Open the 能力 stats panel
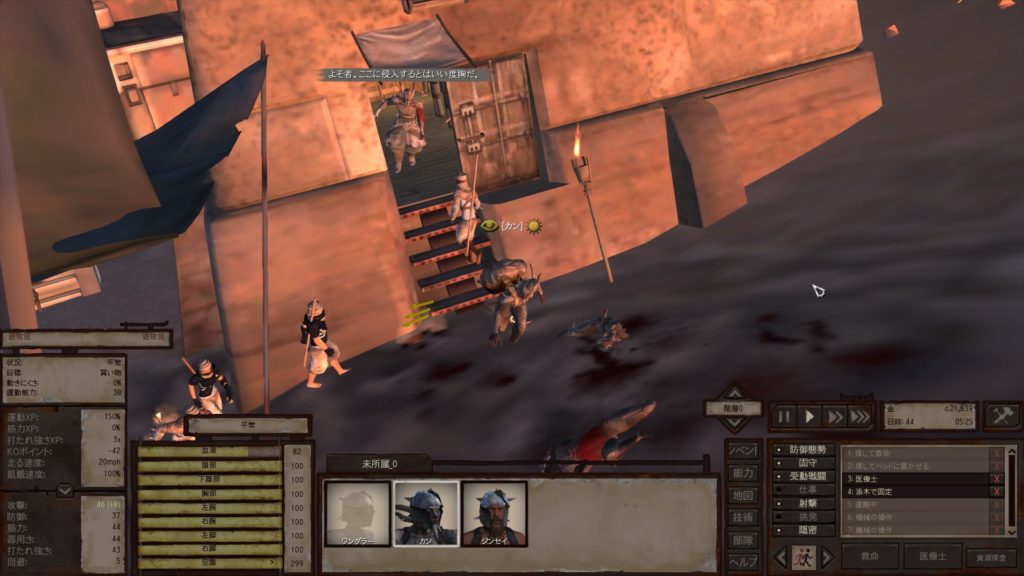This screenshot has width=1024, height=576. 742,473
